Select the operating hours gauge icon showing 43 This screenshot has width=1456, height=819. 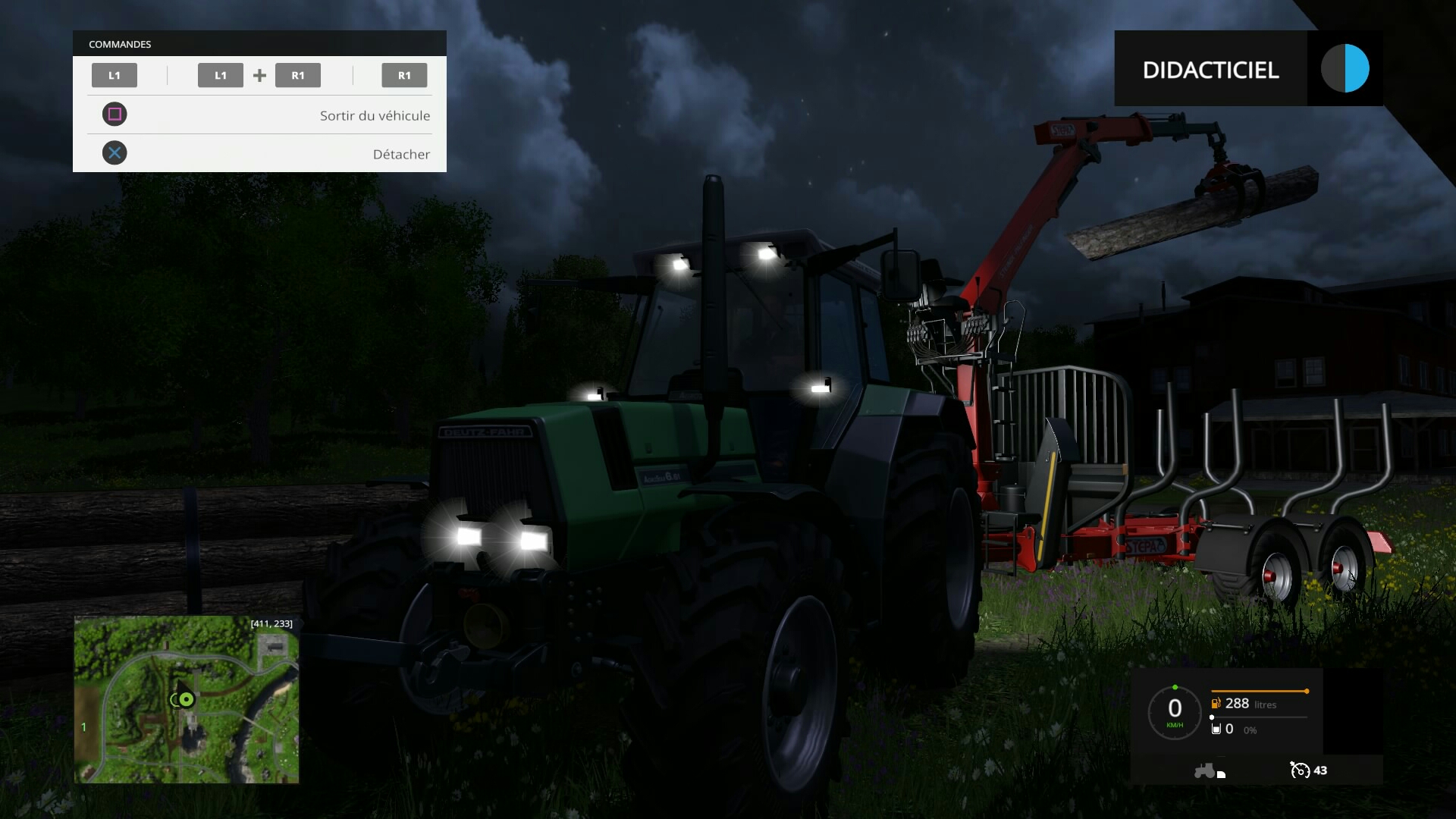tap(1298, 770)
